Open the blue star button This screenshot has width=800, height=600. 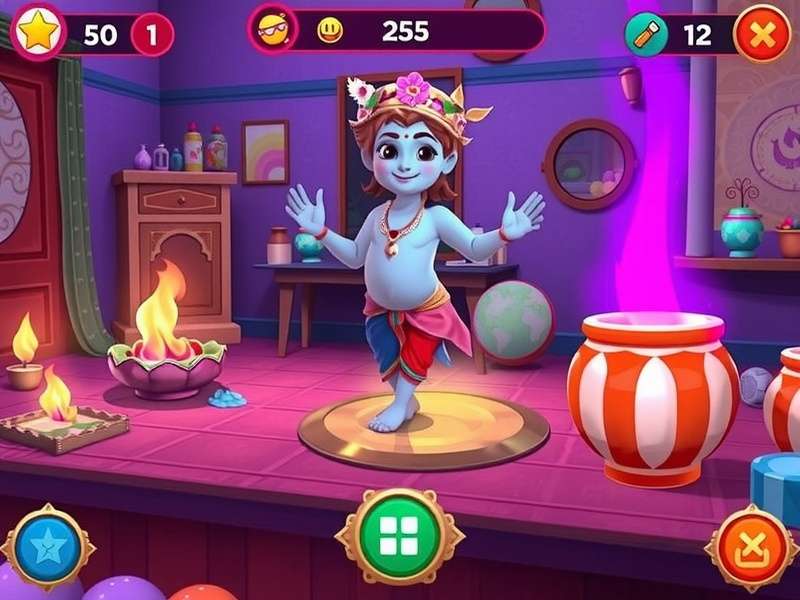pyautogui.click(x=48, y=547)
